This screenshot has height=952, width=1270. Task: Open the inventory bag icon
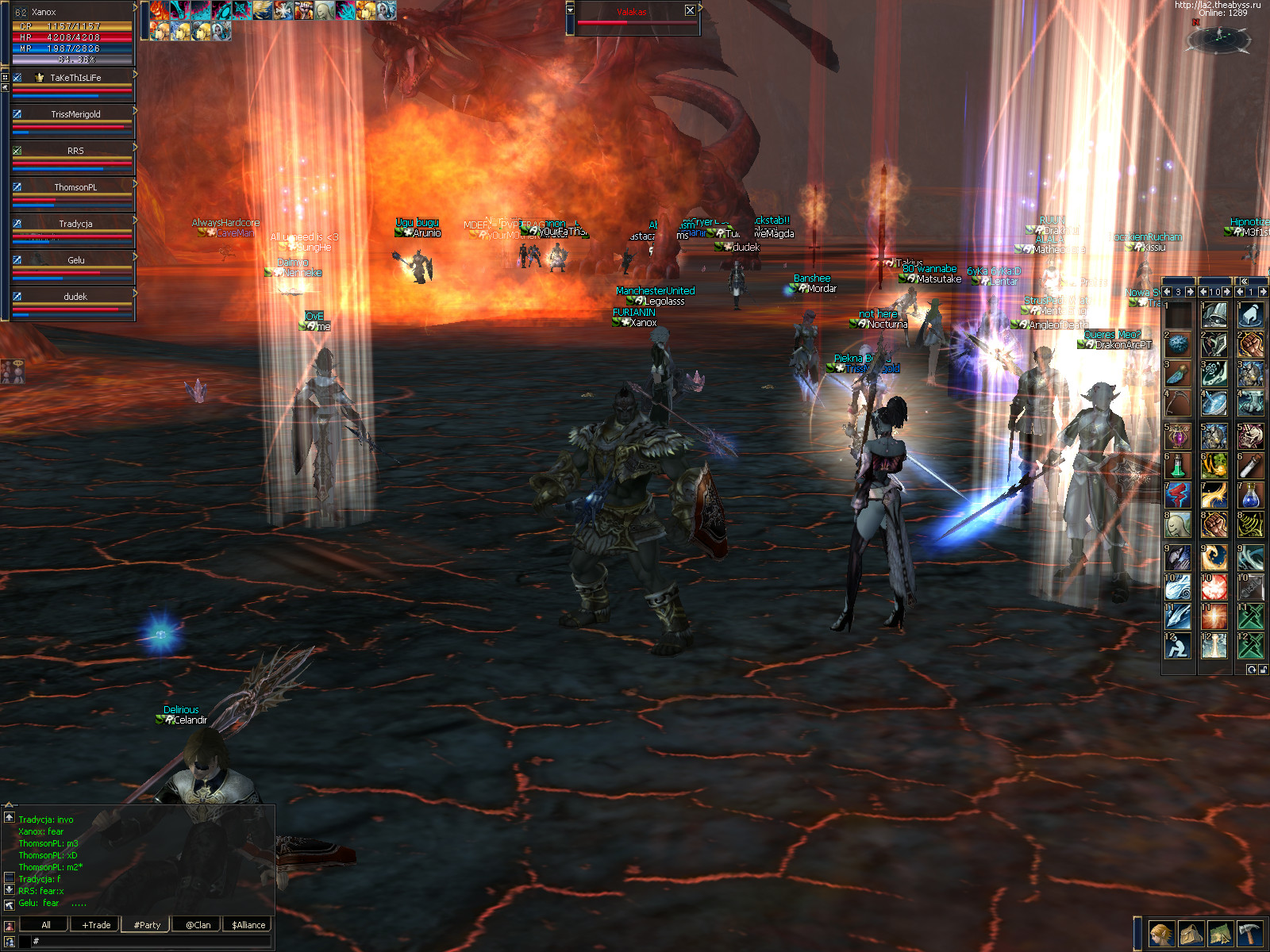tap(1191, 934)
